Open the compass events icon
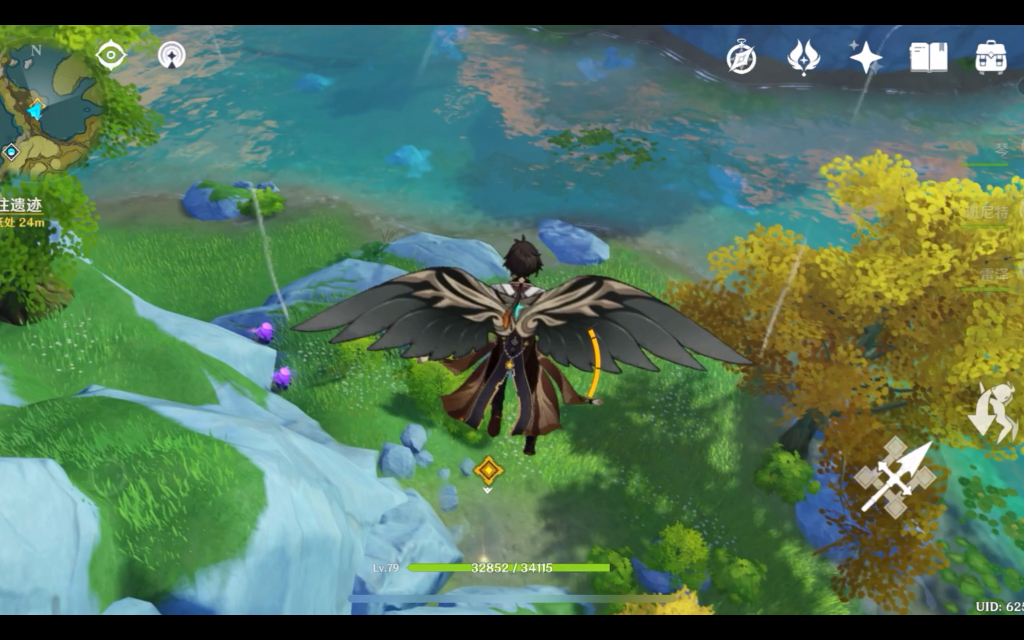 (741, 58)
